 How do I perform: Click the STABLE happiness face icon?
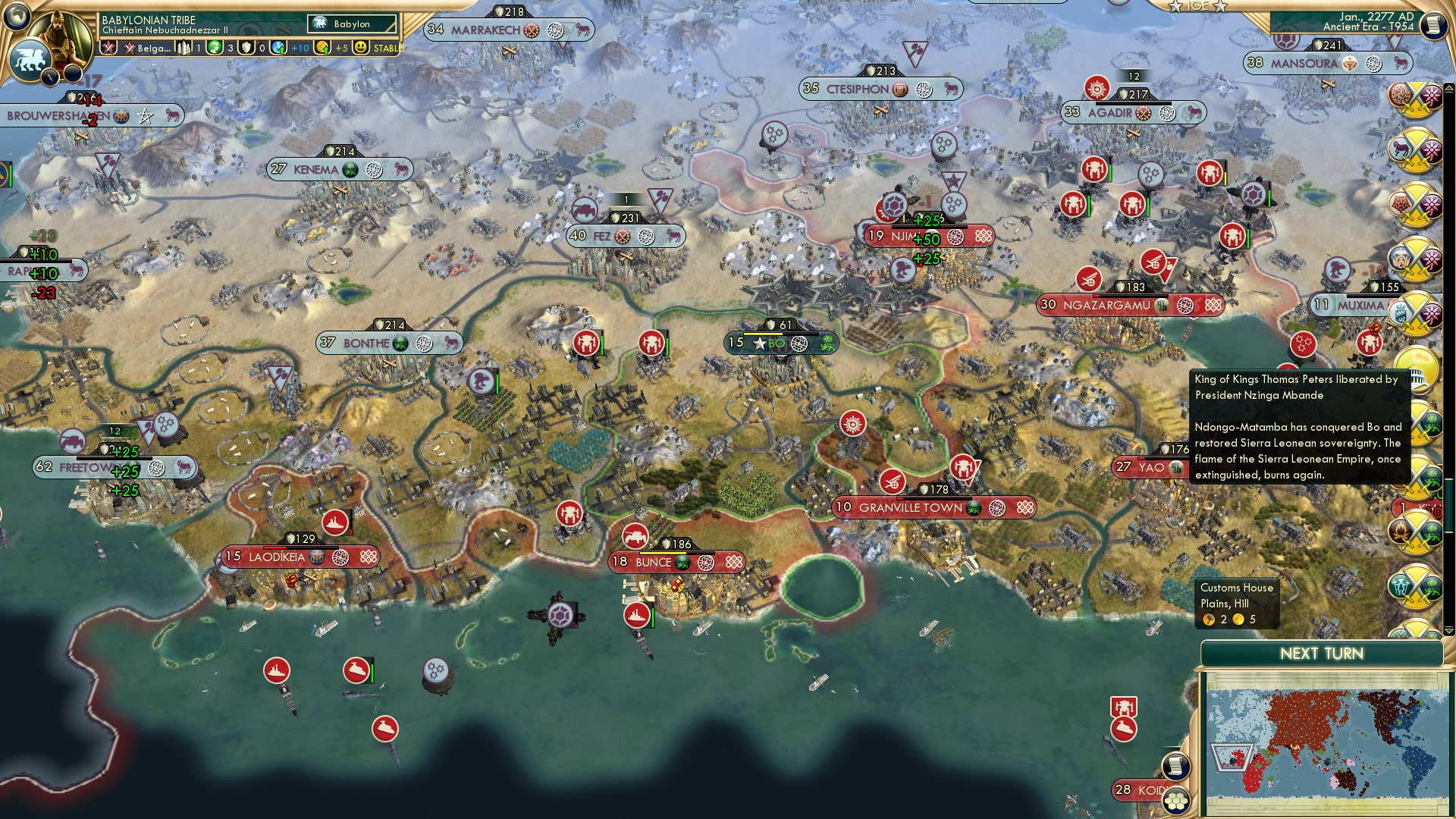click(x=361, y=47)
